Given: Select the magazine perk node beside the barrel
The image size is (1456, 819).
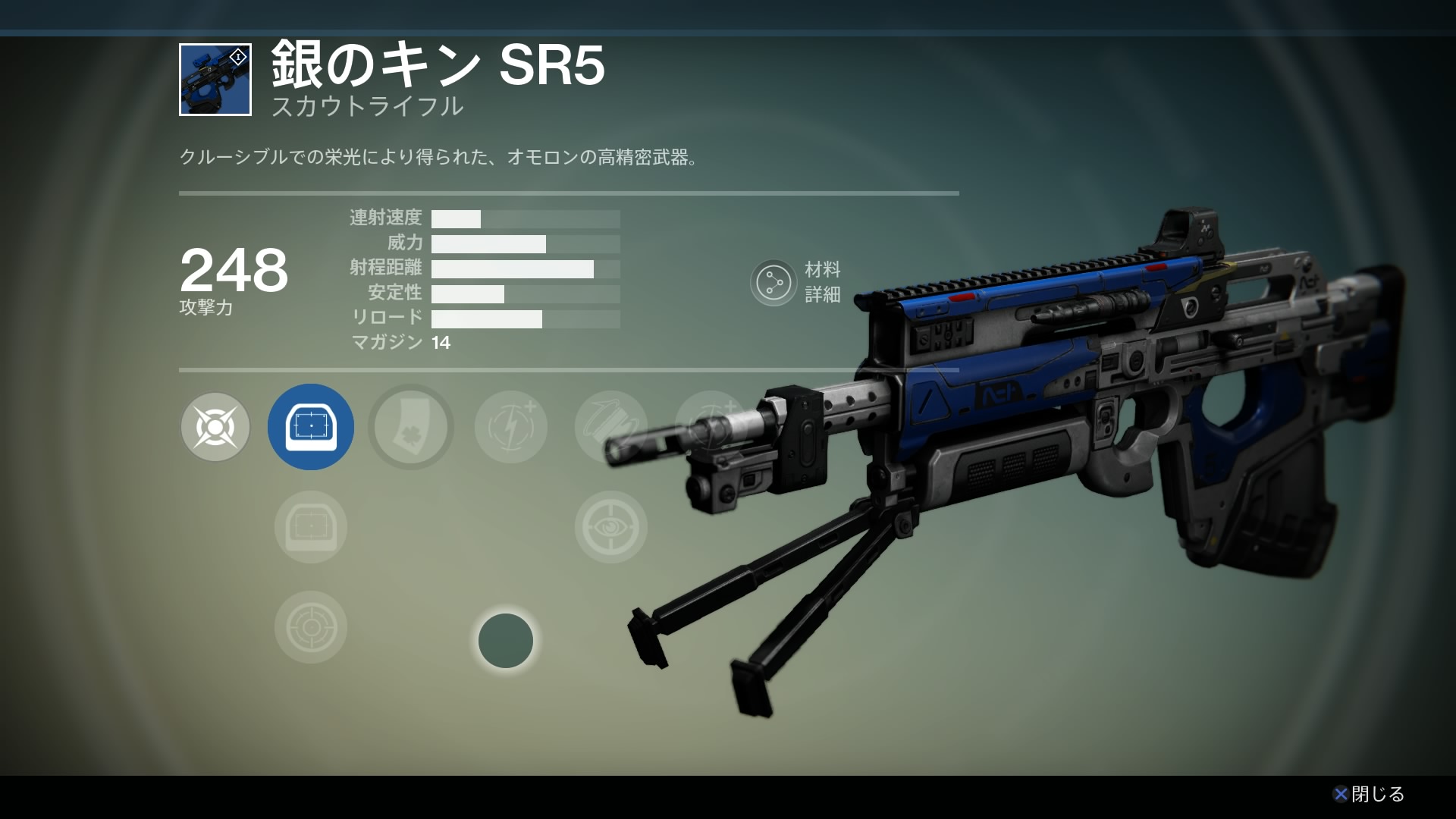Looking at the screenshot, I should coord(611,427).
